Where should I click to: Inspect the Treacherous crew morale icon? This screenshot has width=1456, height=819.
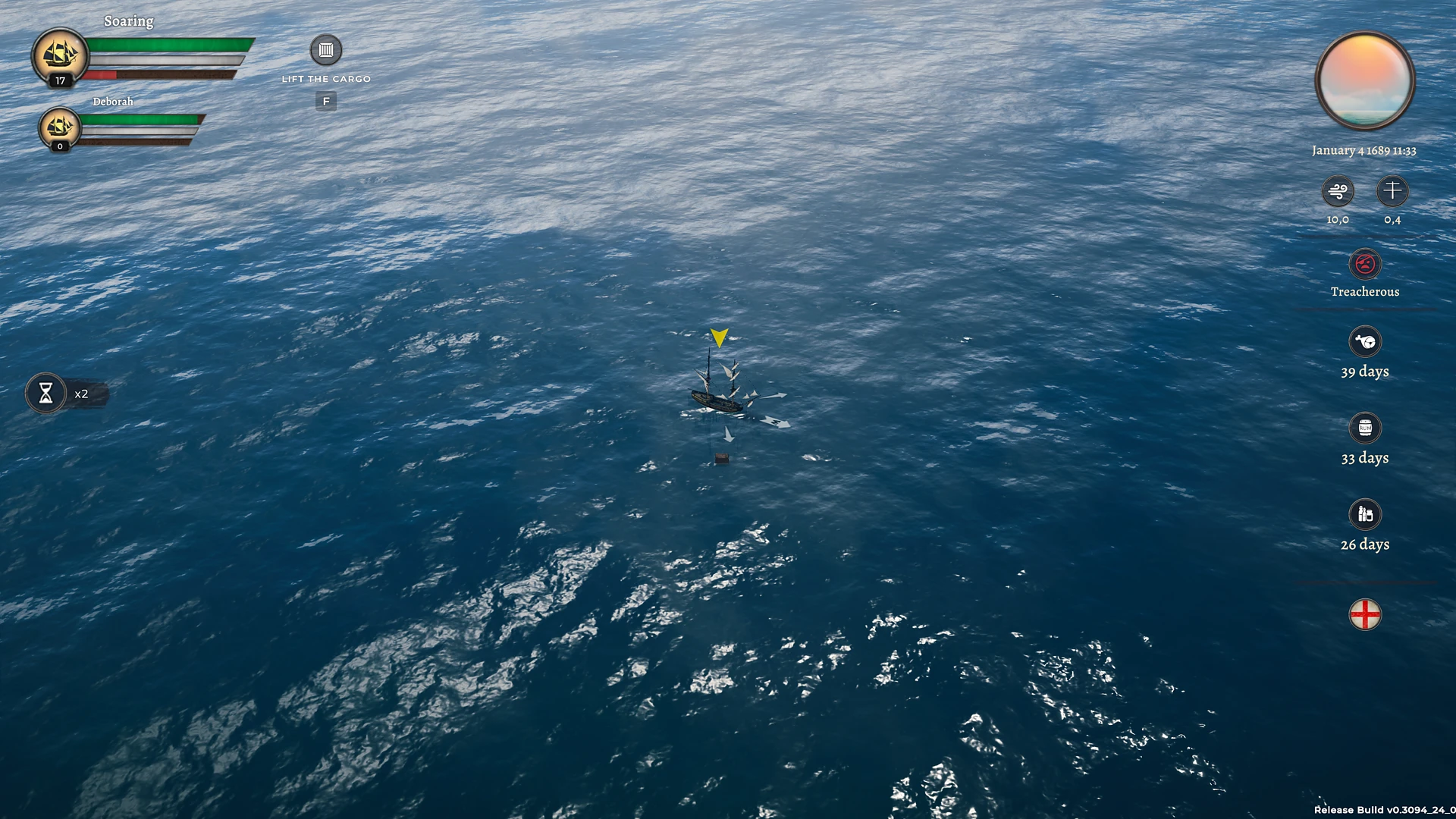point(1365,265)
